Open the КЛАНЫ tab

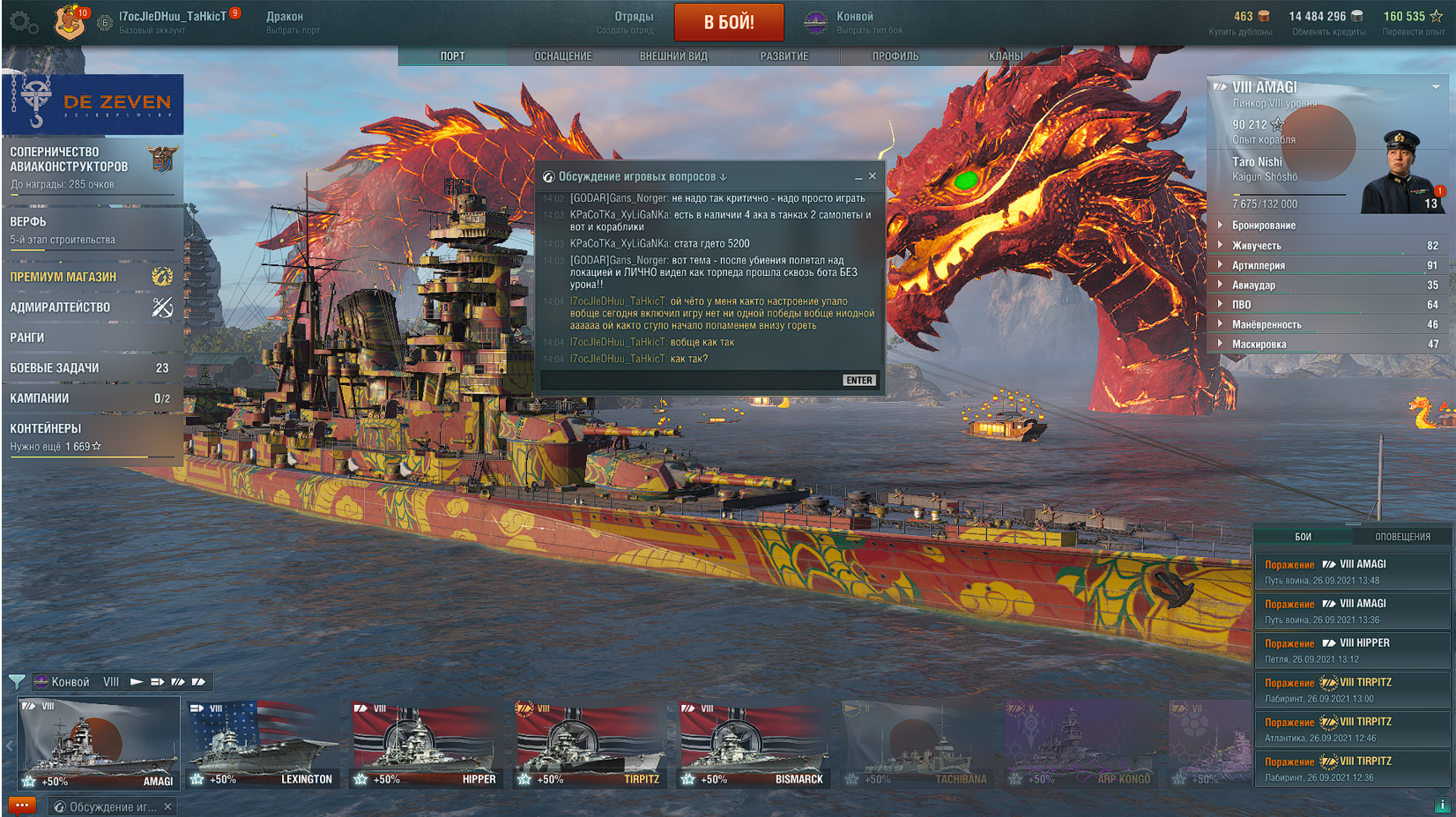click(1006, 56)
